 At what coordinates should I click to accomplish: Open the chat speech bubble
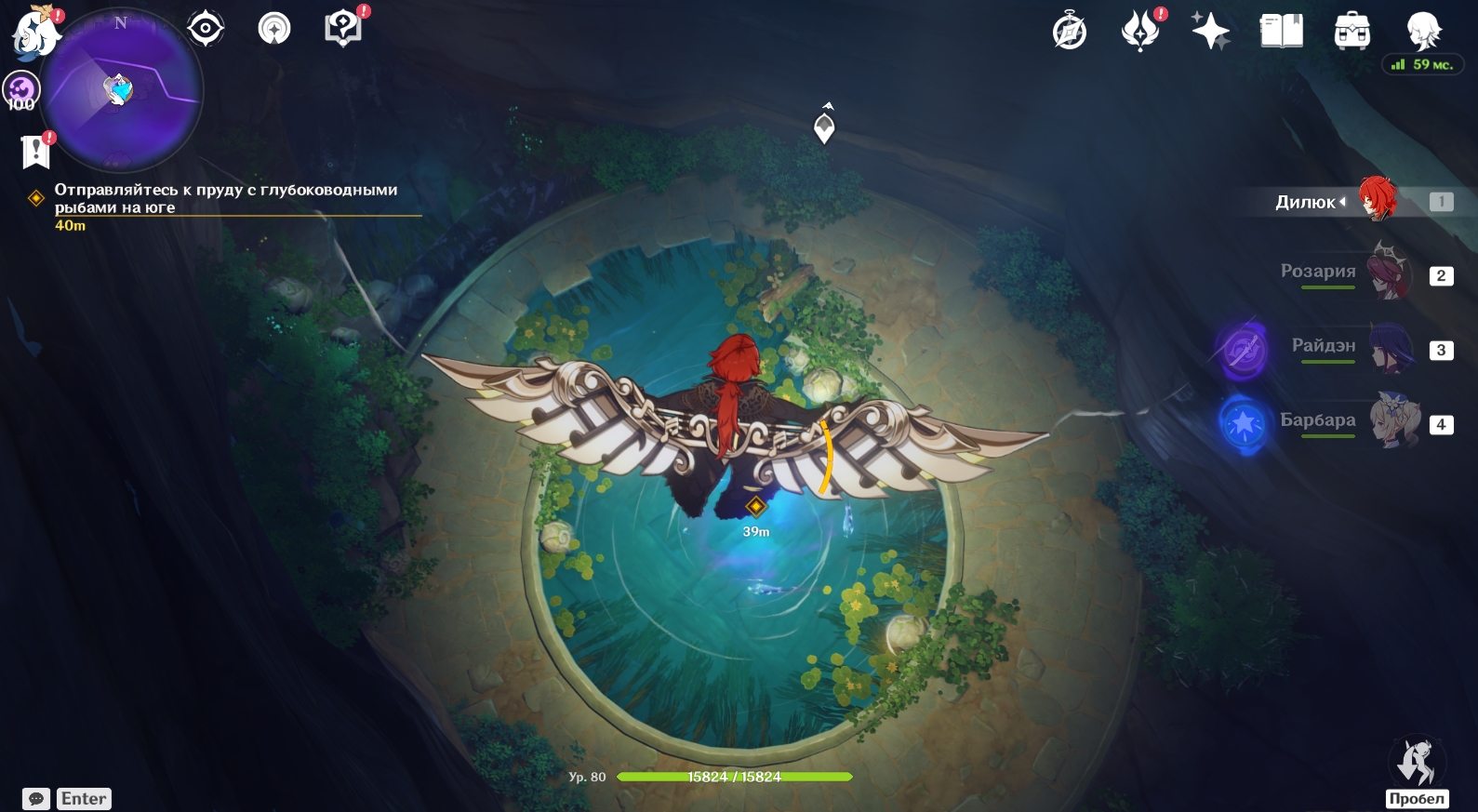tap(36, 799)
